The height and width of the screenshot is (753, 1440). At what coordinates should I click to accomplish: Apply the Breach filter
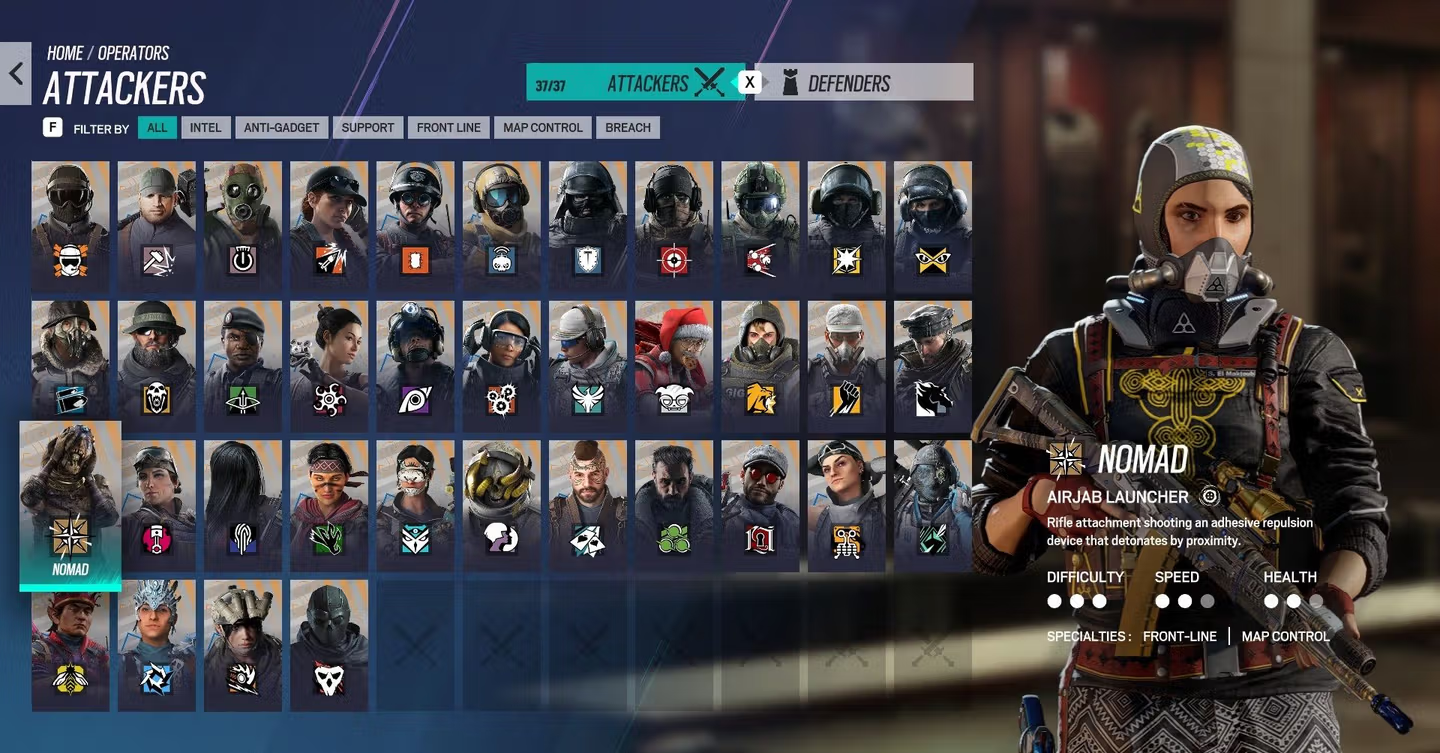[x=627, y=128]
